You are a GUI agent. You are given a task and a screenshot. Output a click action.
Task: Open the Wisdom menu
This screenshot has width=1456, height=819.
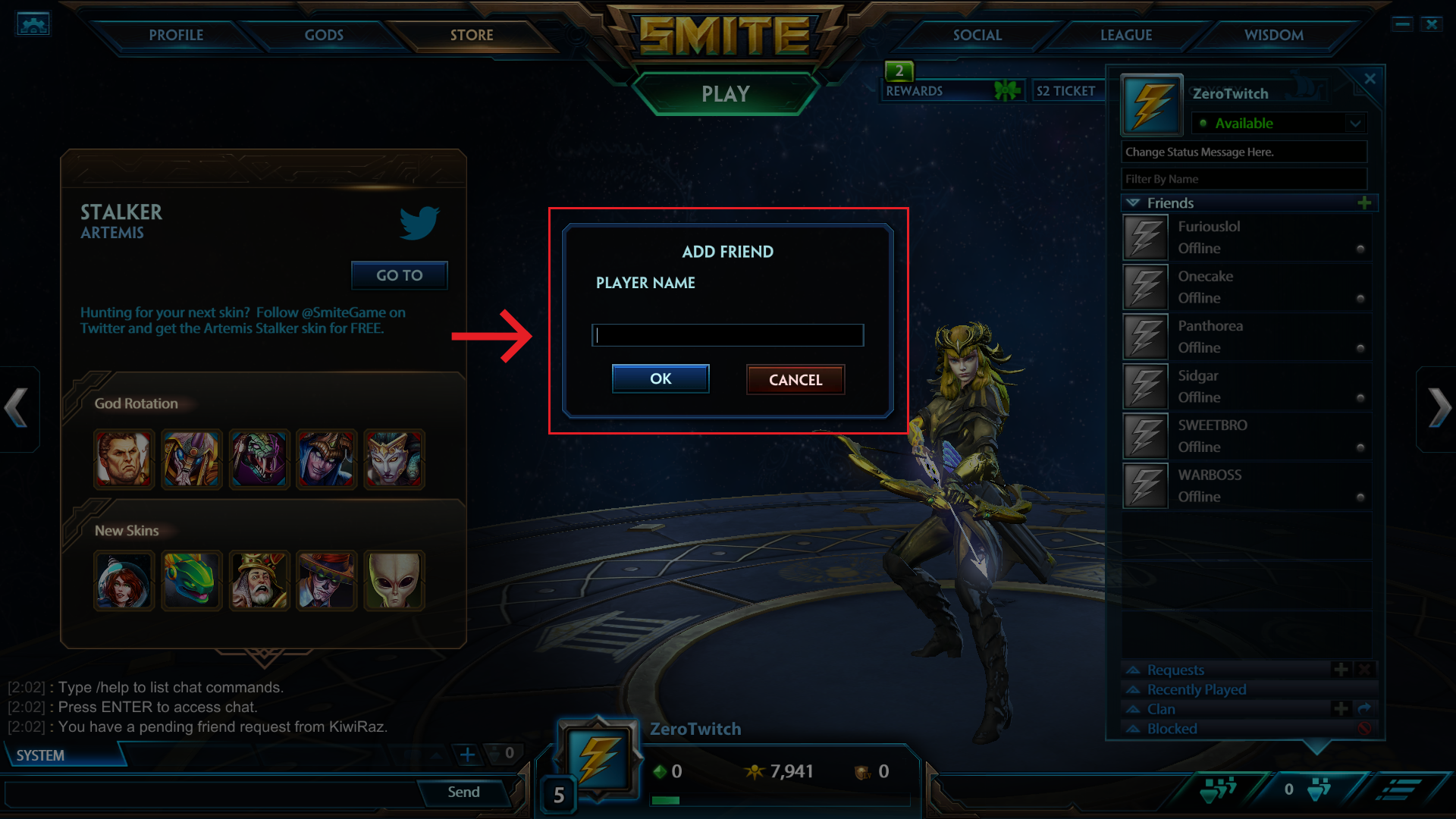pos(1273,35)
